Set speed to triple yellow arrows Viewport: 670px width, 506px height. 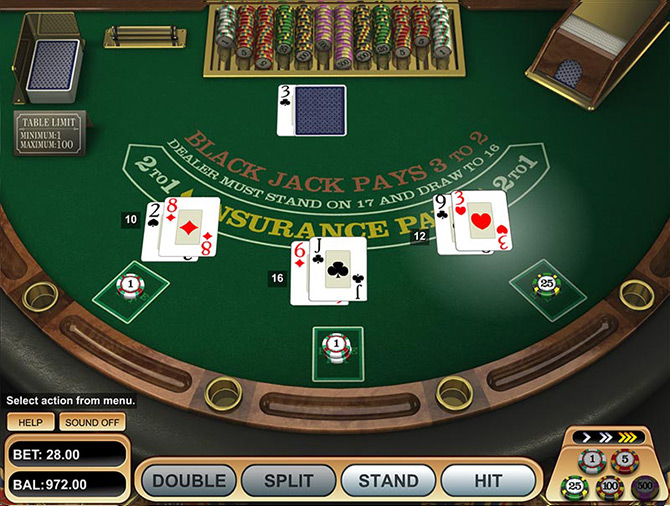point(629,437)
